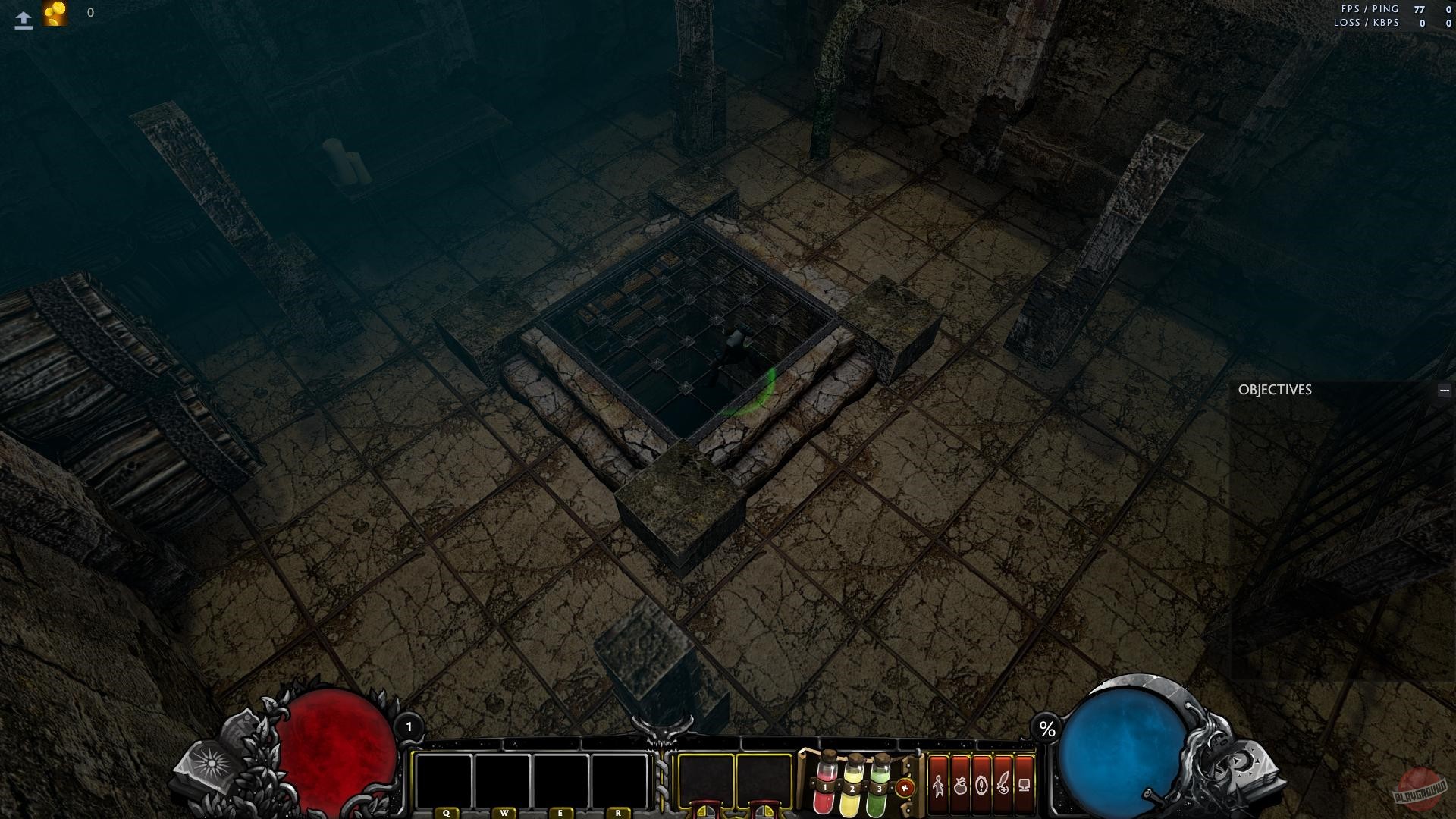Select the Objectives header tab
Screen dimensions: 1456x819
coord(1274,390)
